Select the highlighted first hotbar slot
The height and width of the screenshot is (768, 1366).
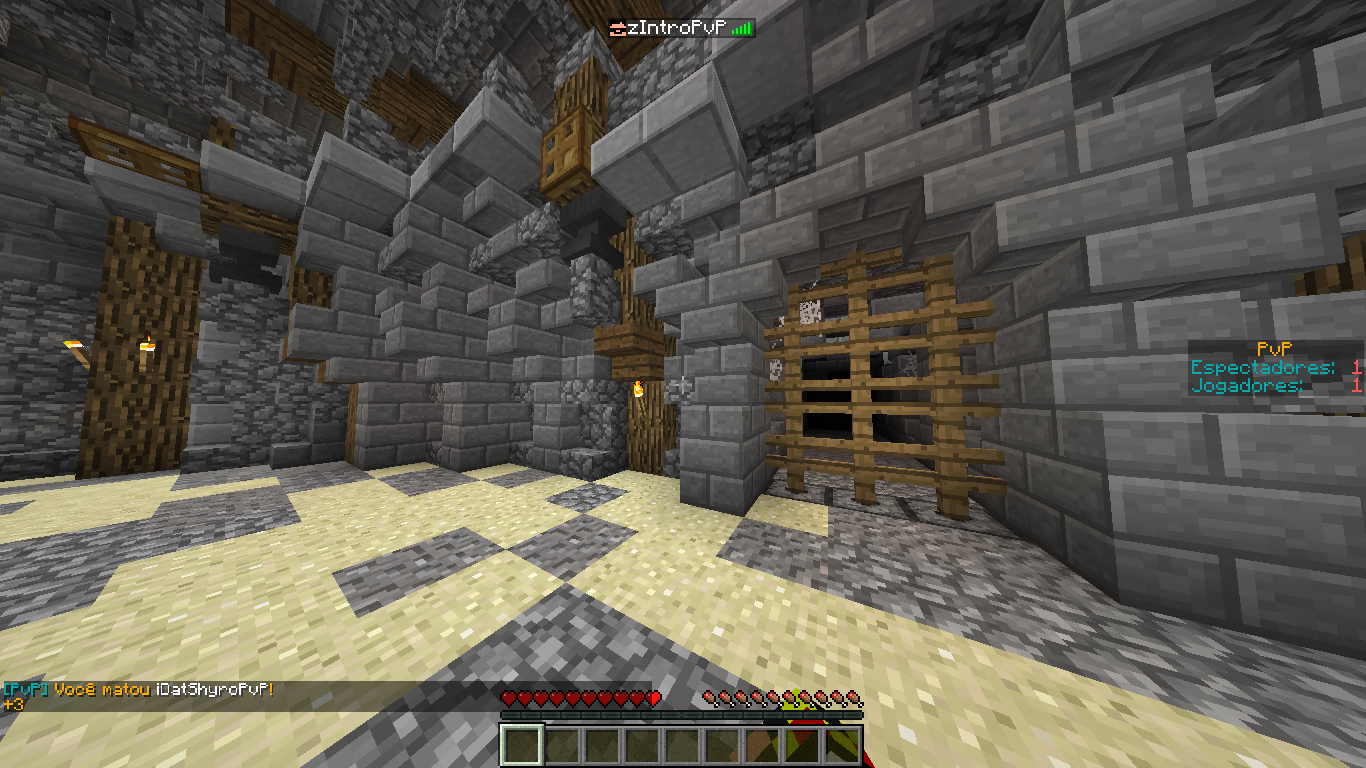[x=521, y=745]
